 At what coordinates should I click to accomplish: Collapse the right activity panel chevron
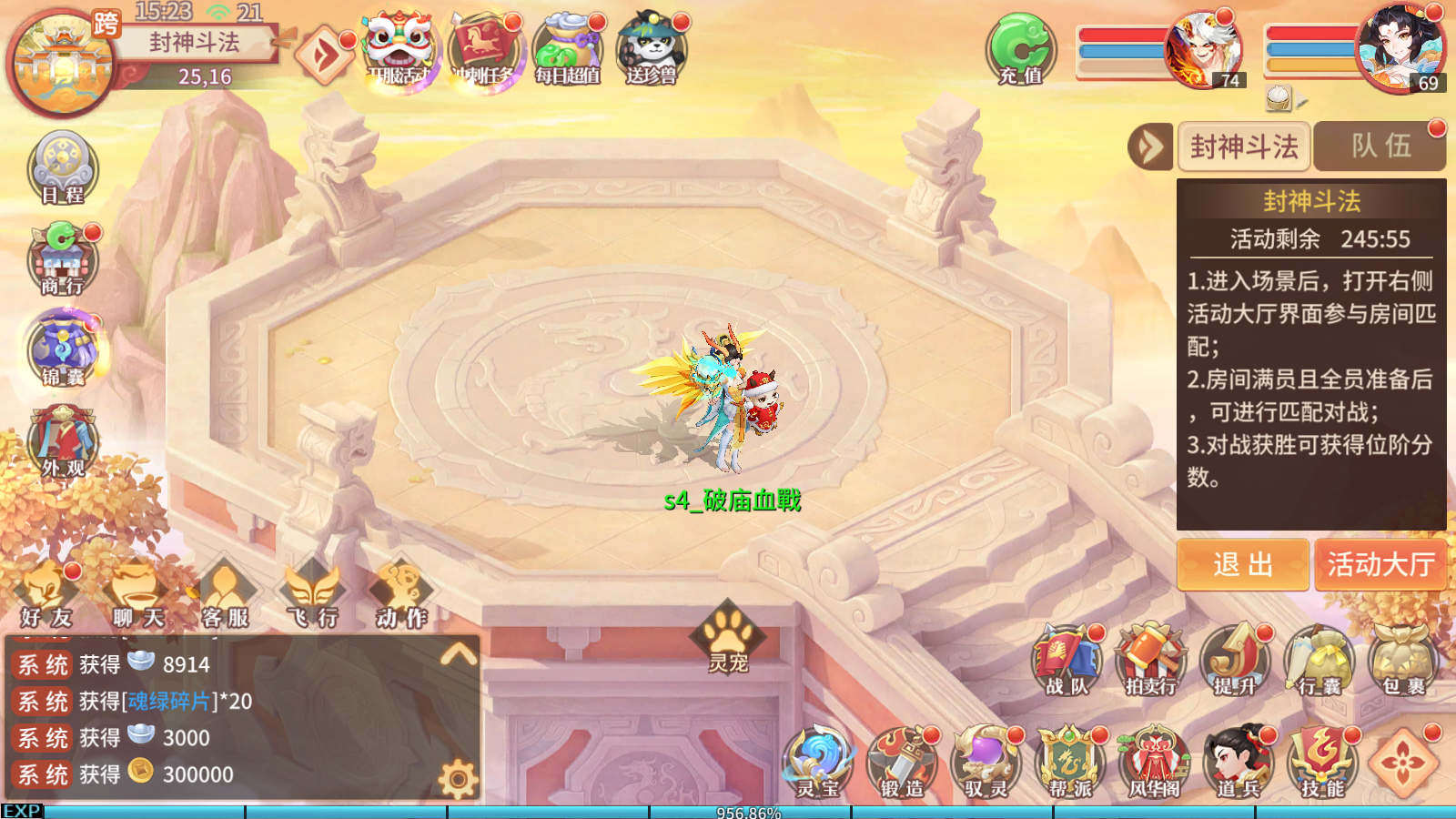pyautogui.click(x=1151, y=146)
